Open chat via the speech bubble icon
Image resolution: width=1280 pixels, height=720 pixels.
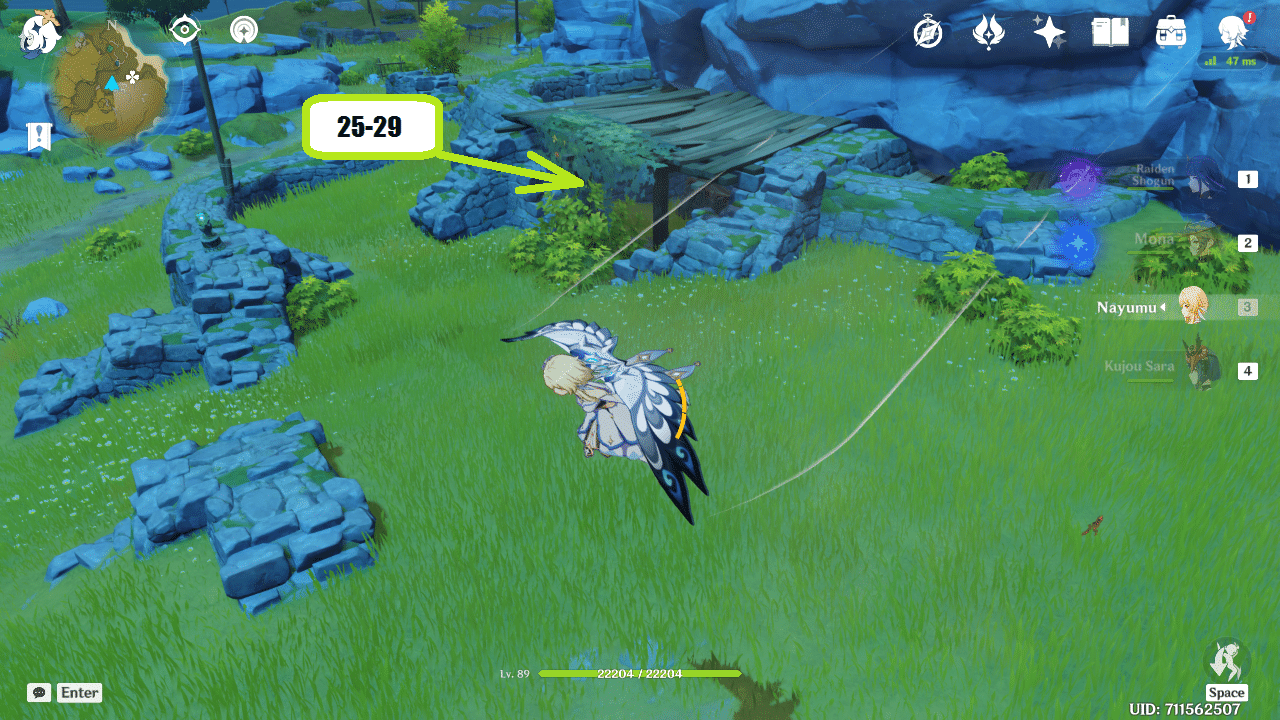point(38,692)
